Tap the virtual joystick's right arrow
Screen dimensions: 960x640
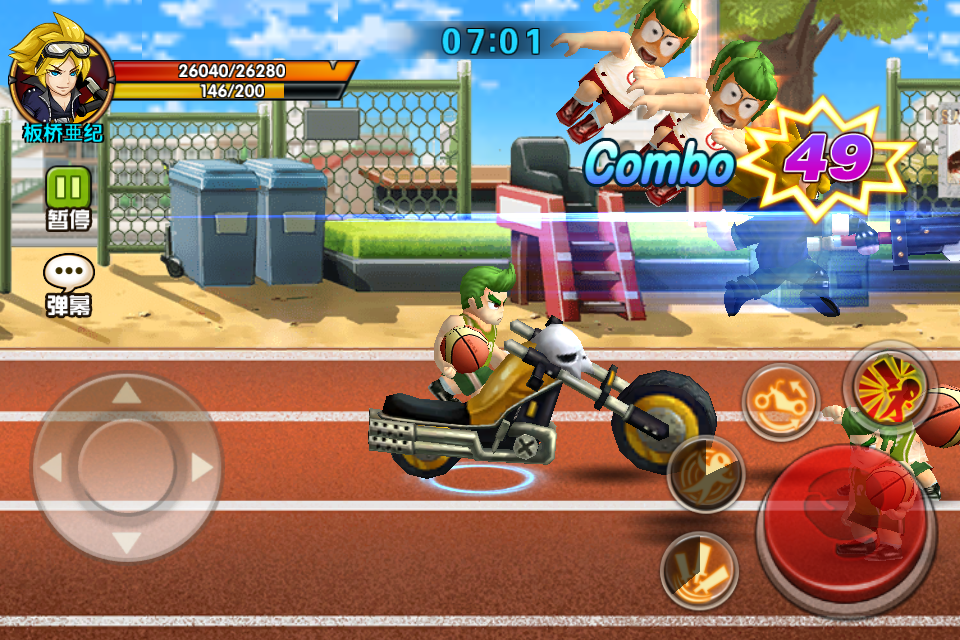pos(202,467)
